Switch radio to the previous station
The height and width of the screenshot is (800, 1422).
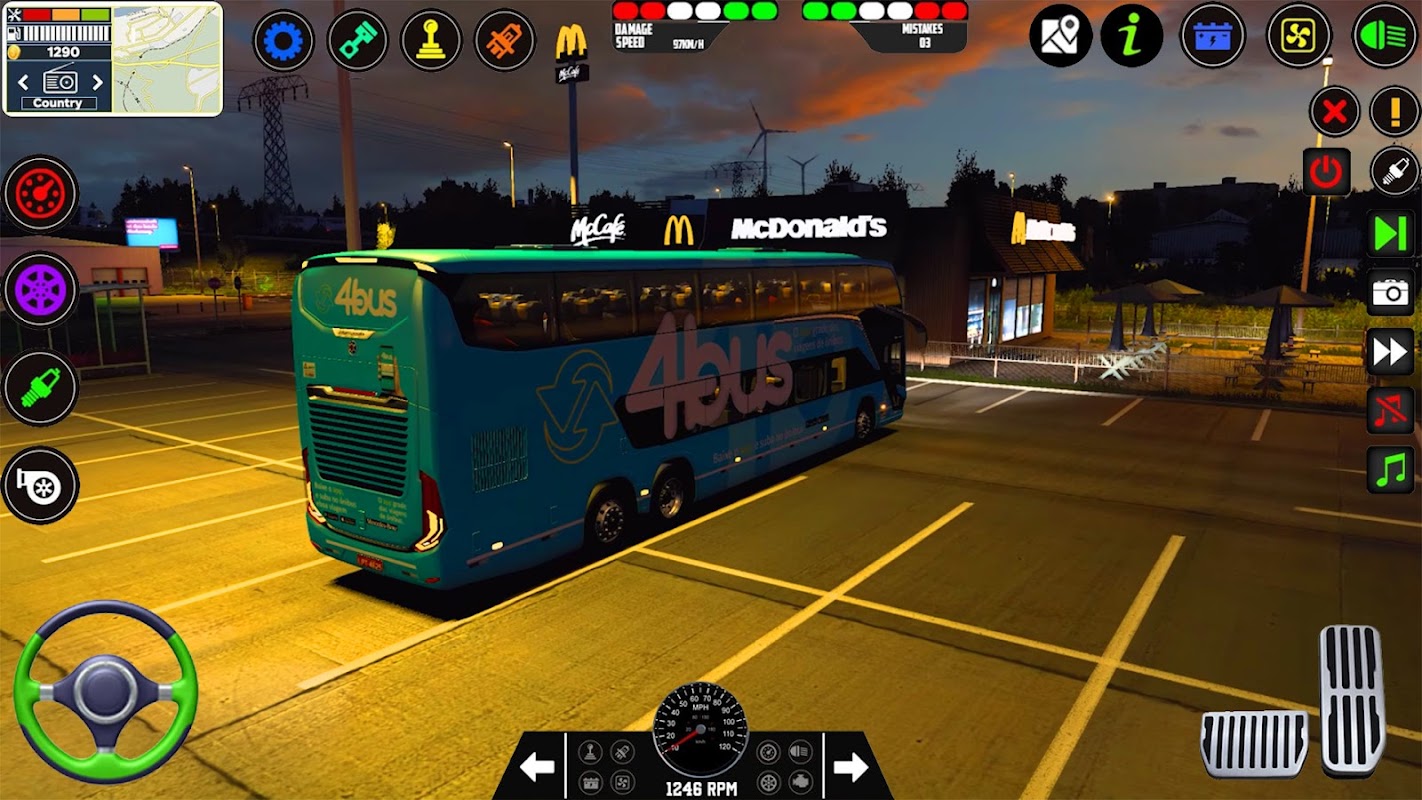click(x=23, y=82)
